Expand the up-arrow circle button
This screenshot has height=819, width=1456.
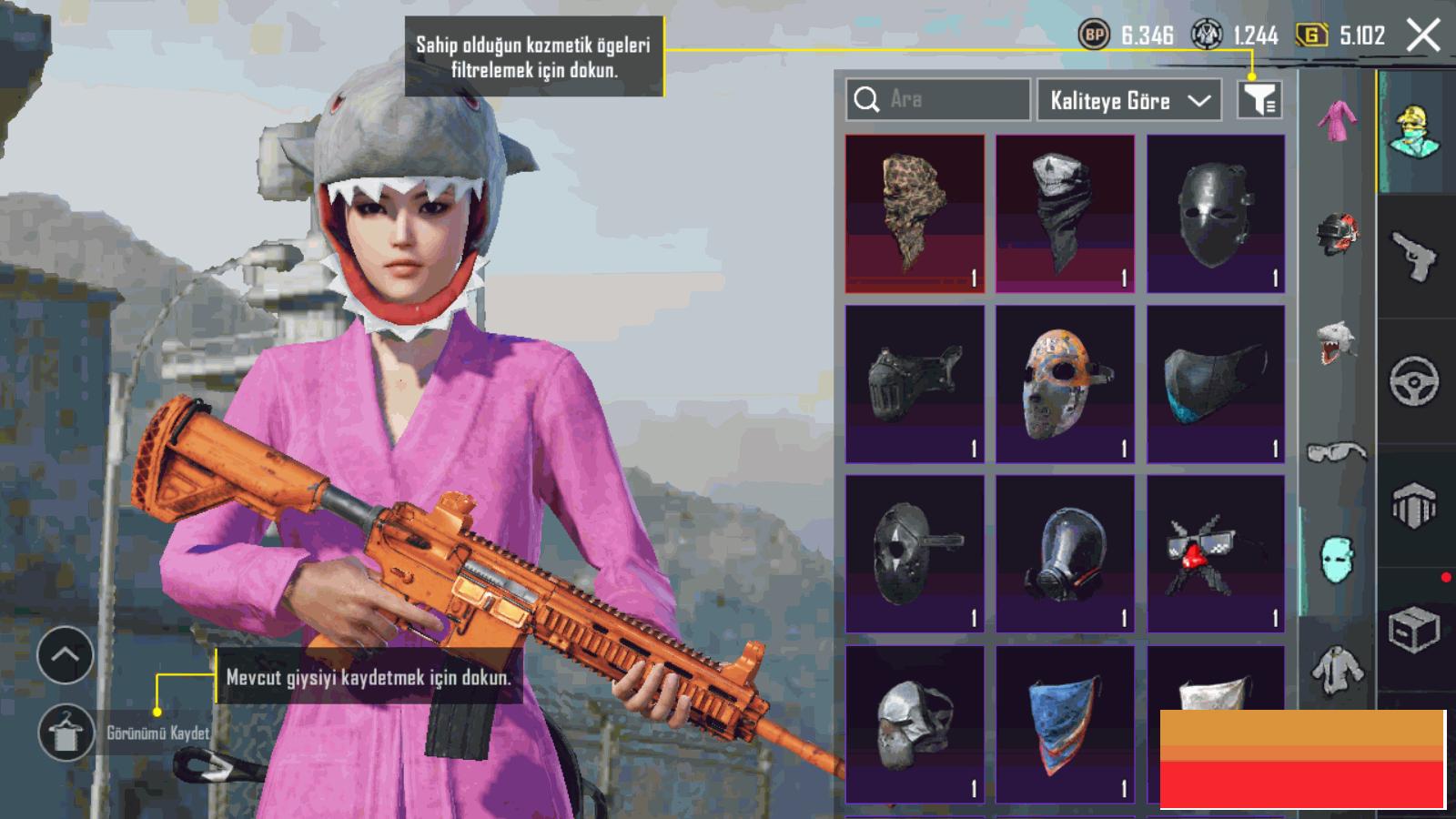click(66, 655)
